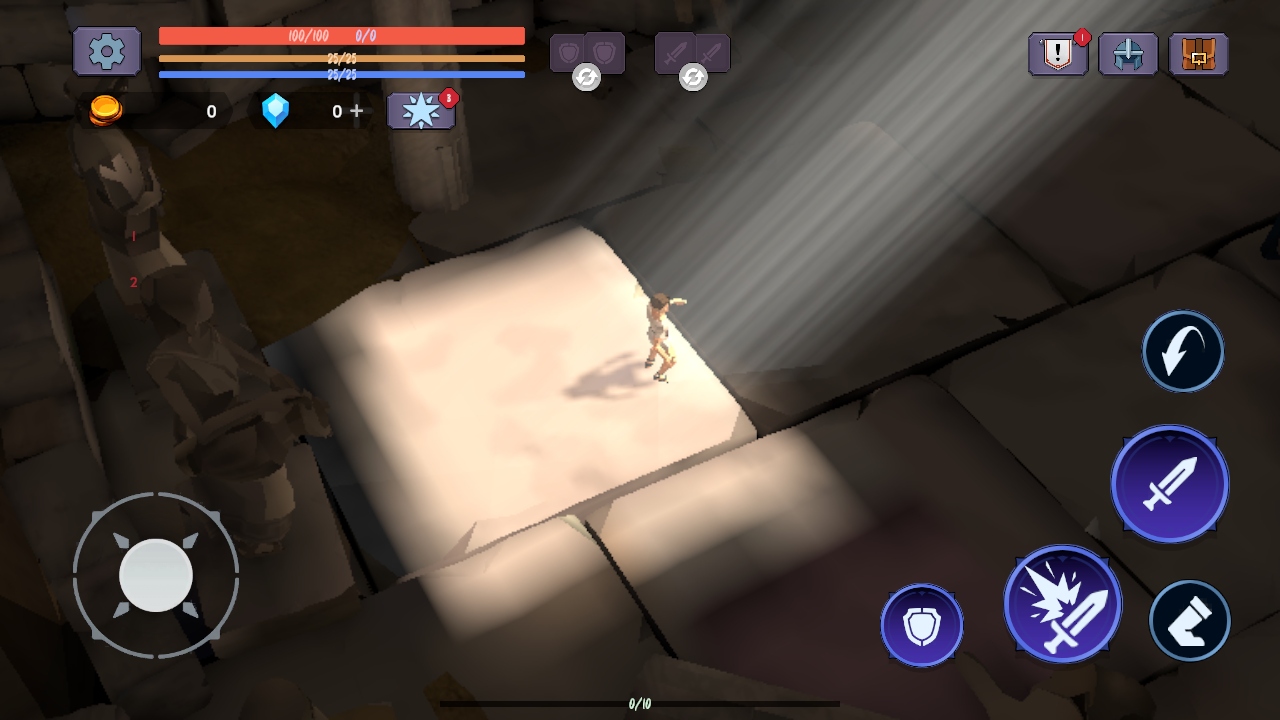The image size is (1280, 720).
Task: Activate the dodge dash ability
Action: tap(1183, 351)
